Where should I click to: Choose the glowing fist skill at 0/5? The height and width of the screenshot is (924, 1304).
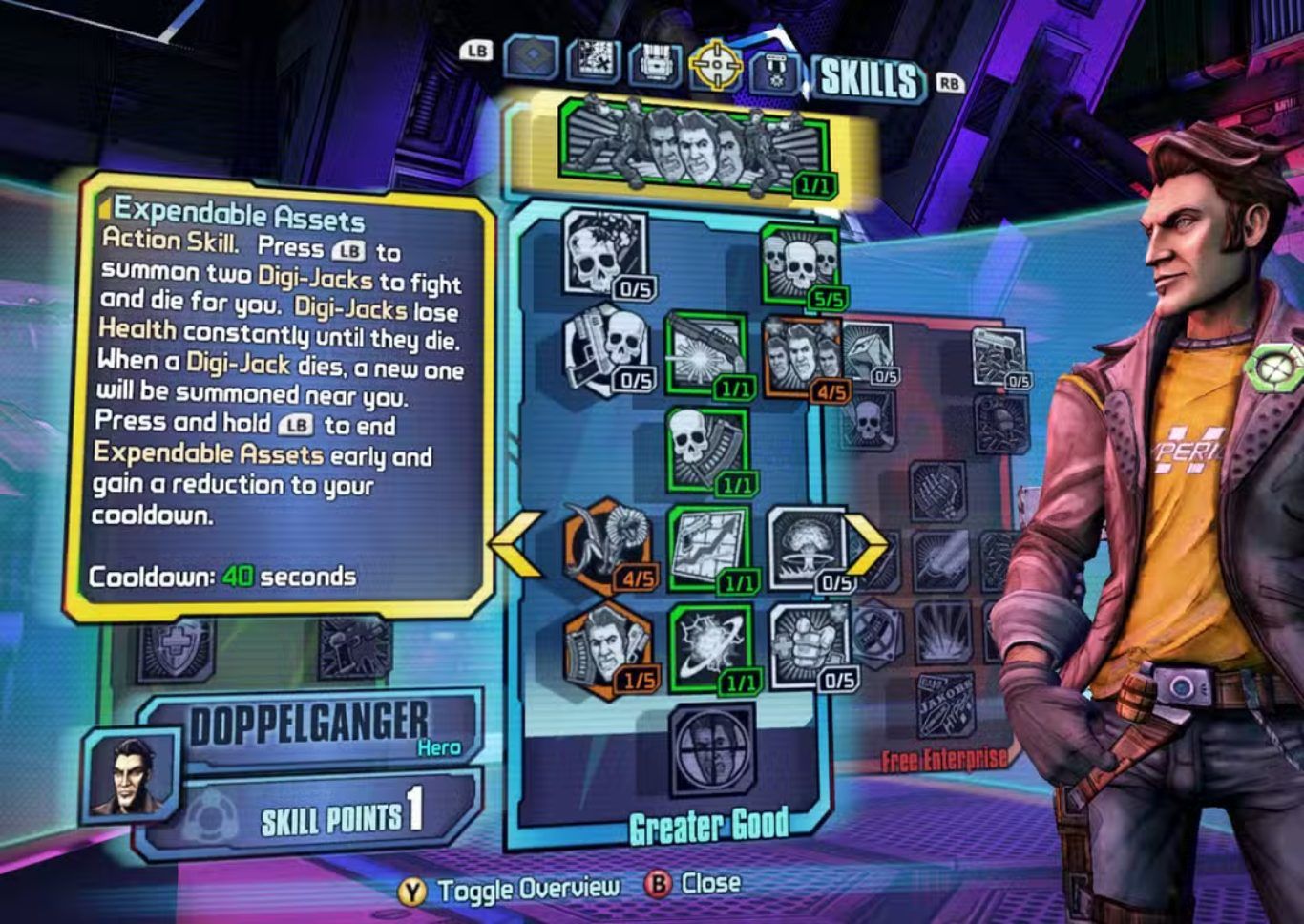808,644
